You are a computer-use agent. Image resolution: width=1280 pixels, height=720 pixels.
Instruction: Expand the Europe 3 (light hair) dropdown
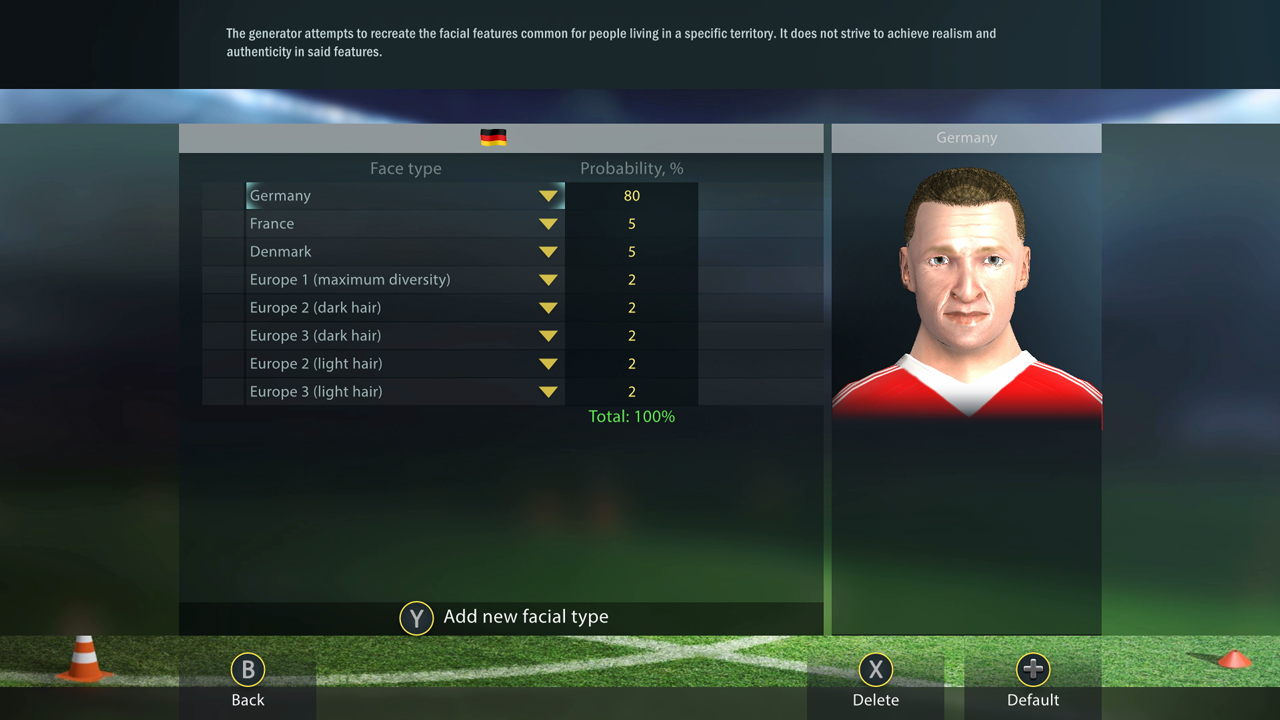548,391
